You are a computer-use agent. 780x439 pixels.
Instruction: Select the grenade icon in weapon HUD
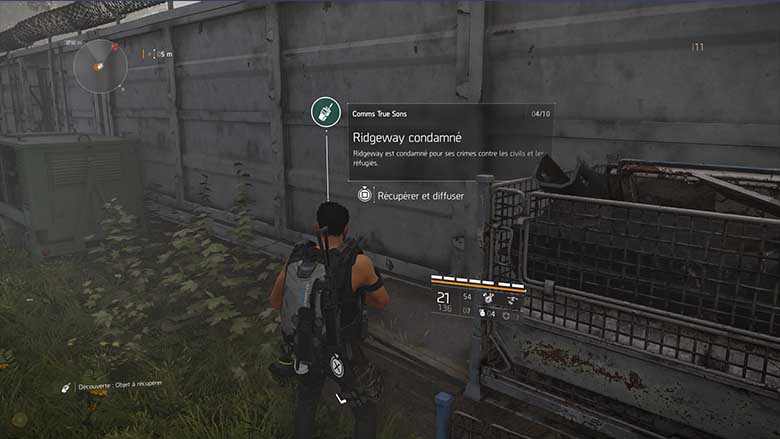480,315
